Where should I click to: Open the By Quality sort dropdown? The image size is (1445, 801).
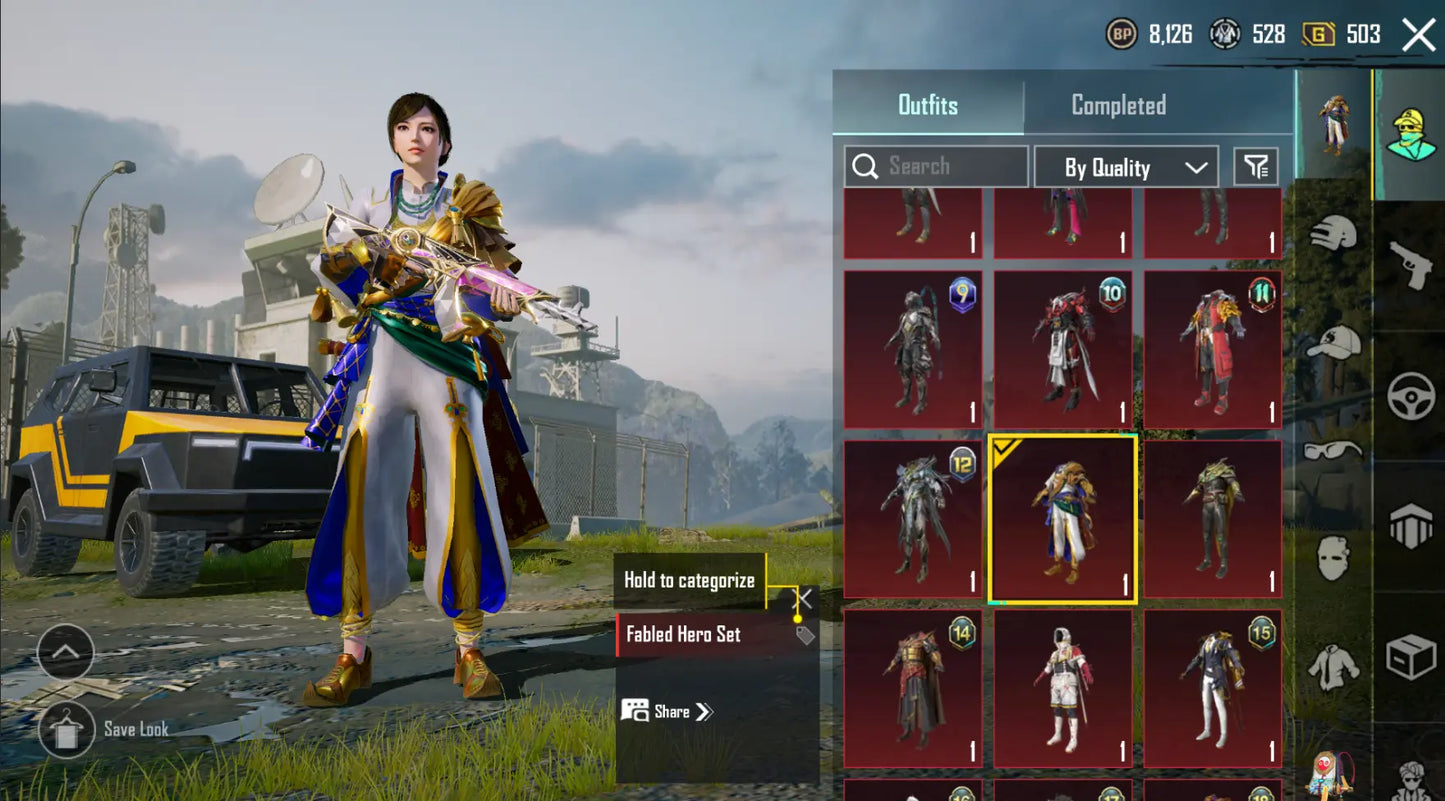1126,167
